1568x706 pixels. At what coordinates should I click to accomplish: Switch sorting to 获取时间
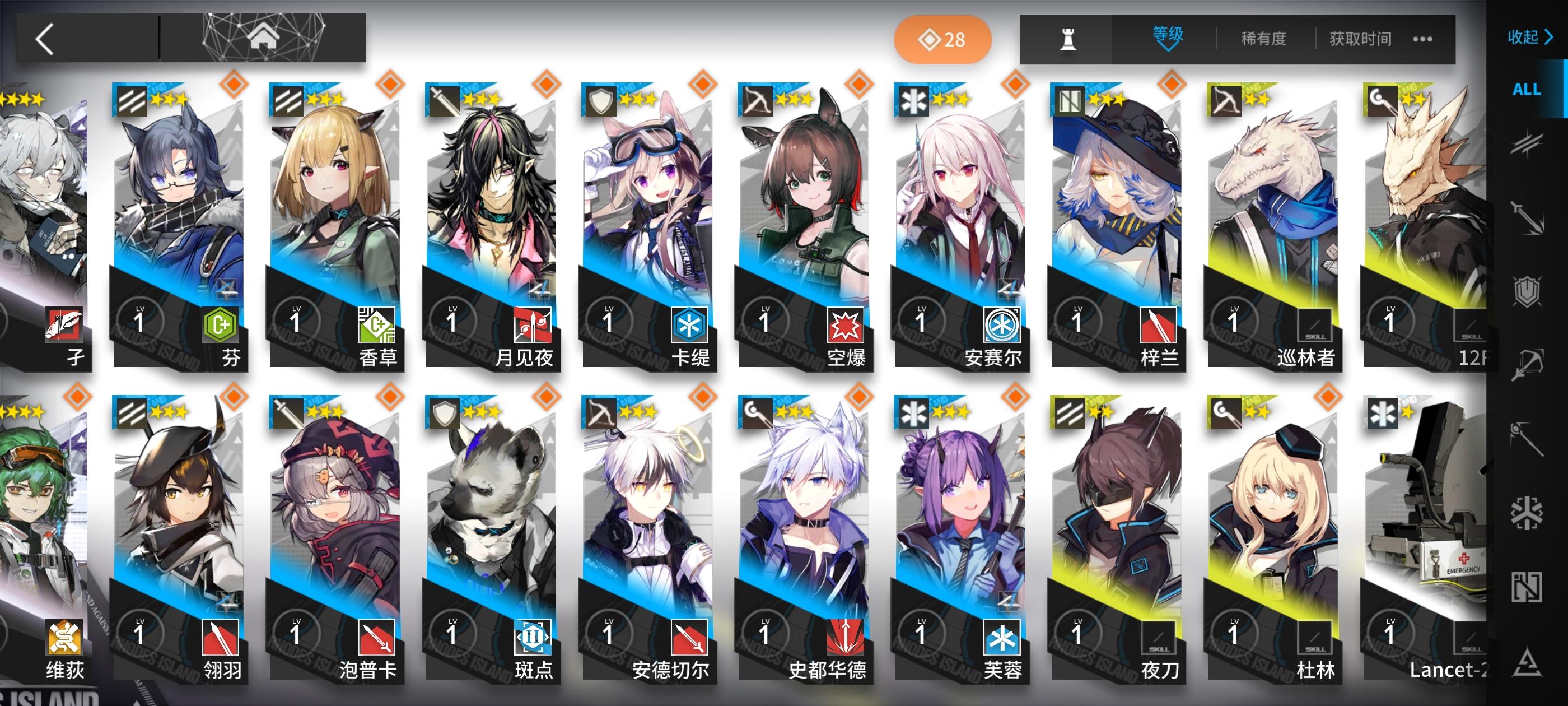(x=1360, y=38)
